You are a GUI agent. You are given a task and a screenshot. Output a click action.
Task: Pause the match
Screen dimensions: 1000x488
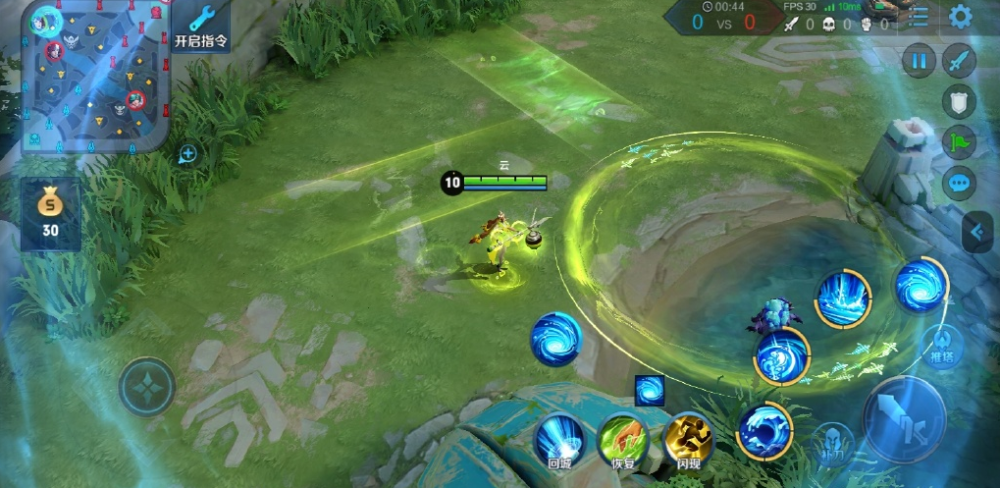coord(918,60)
